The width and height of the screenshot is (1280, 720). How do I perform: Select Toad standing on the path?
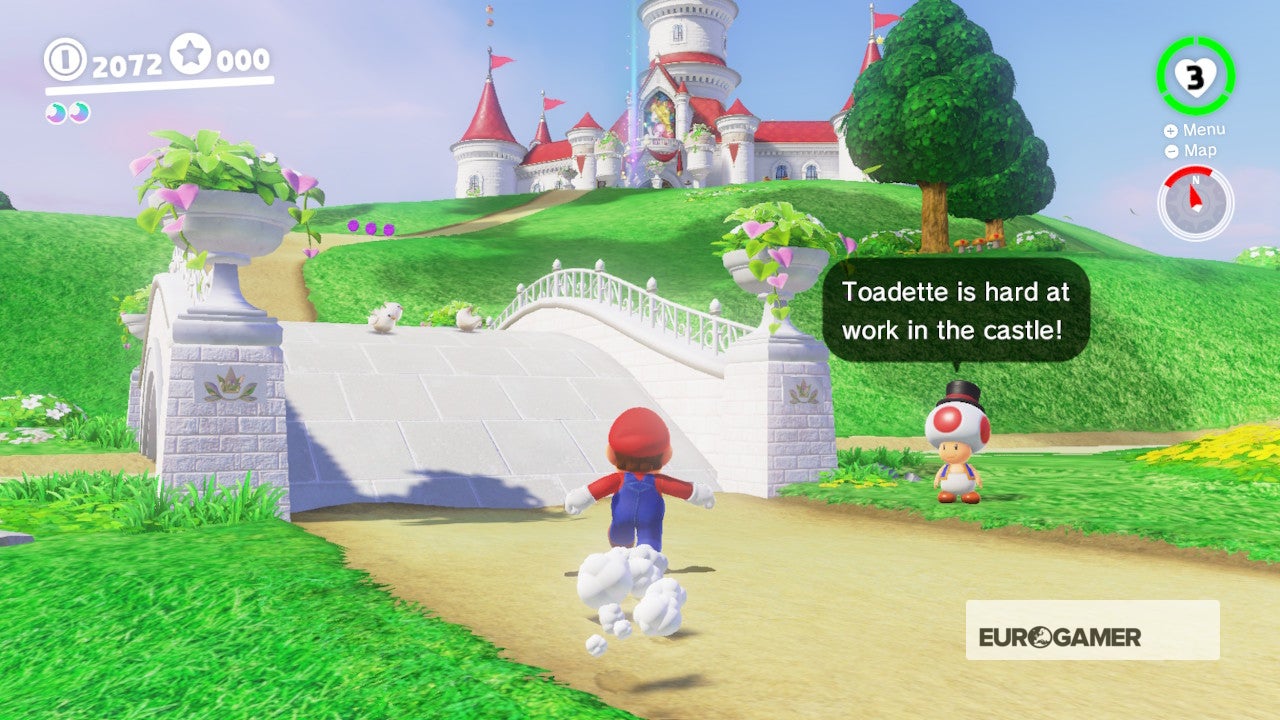pyautogui.click(x=956, y=460)
